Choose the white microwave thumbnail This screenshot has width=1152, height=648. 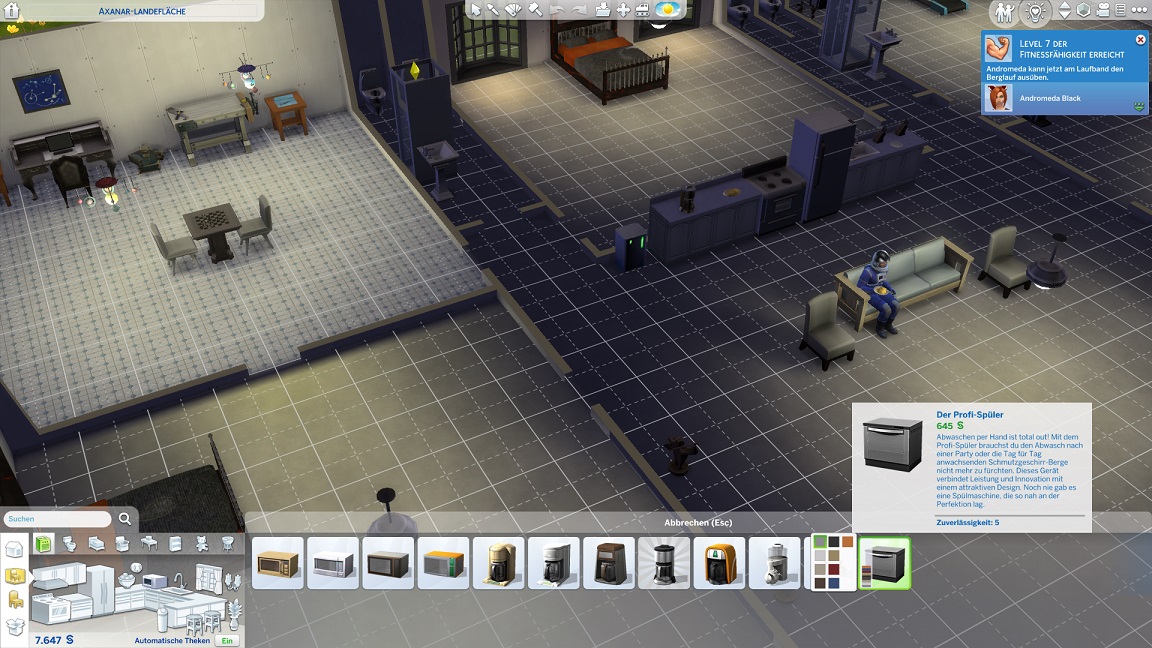coord(333,564)
